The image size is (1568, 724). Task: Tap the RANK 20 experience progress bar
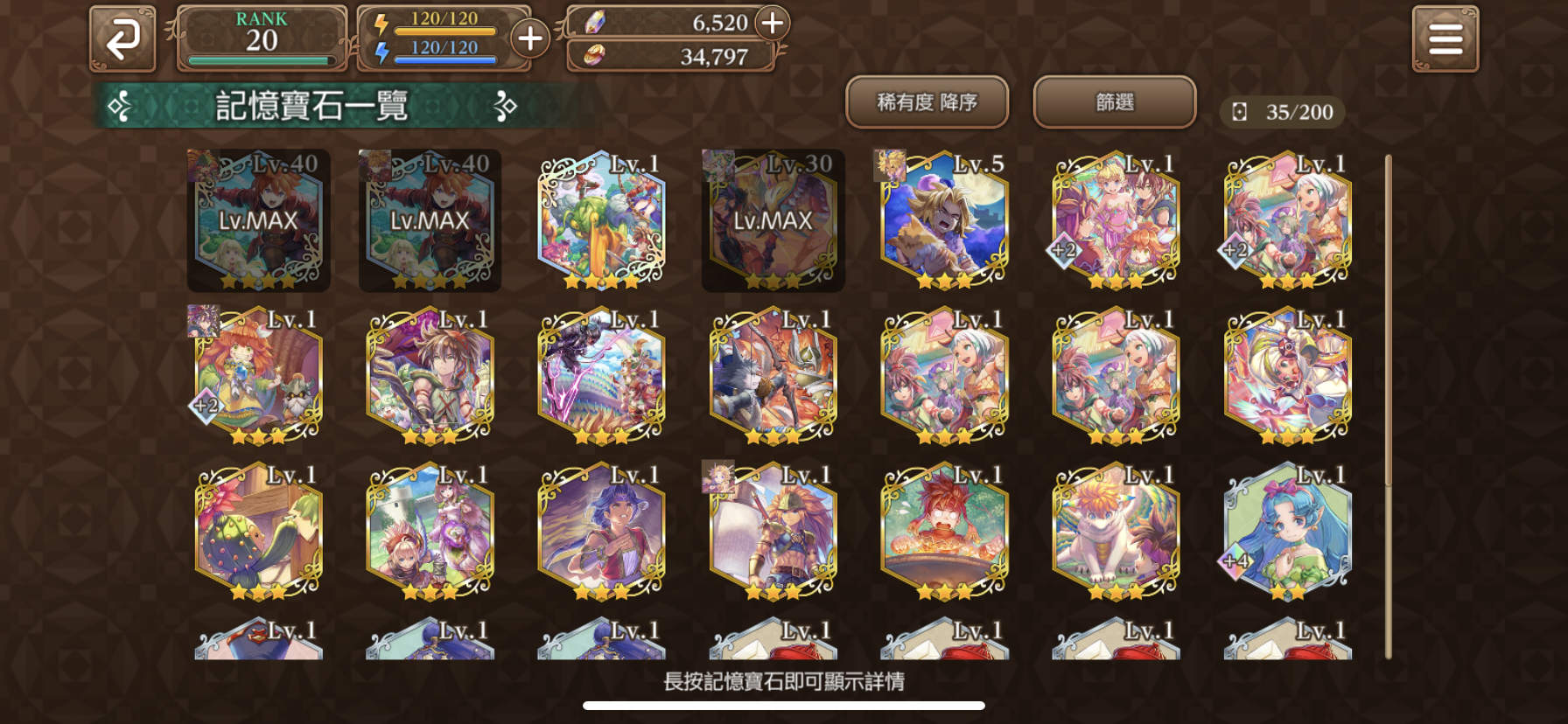tap(261, 59)
